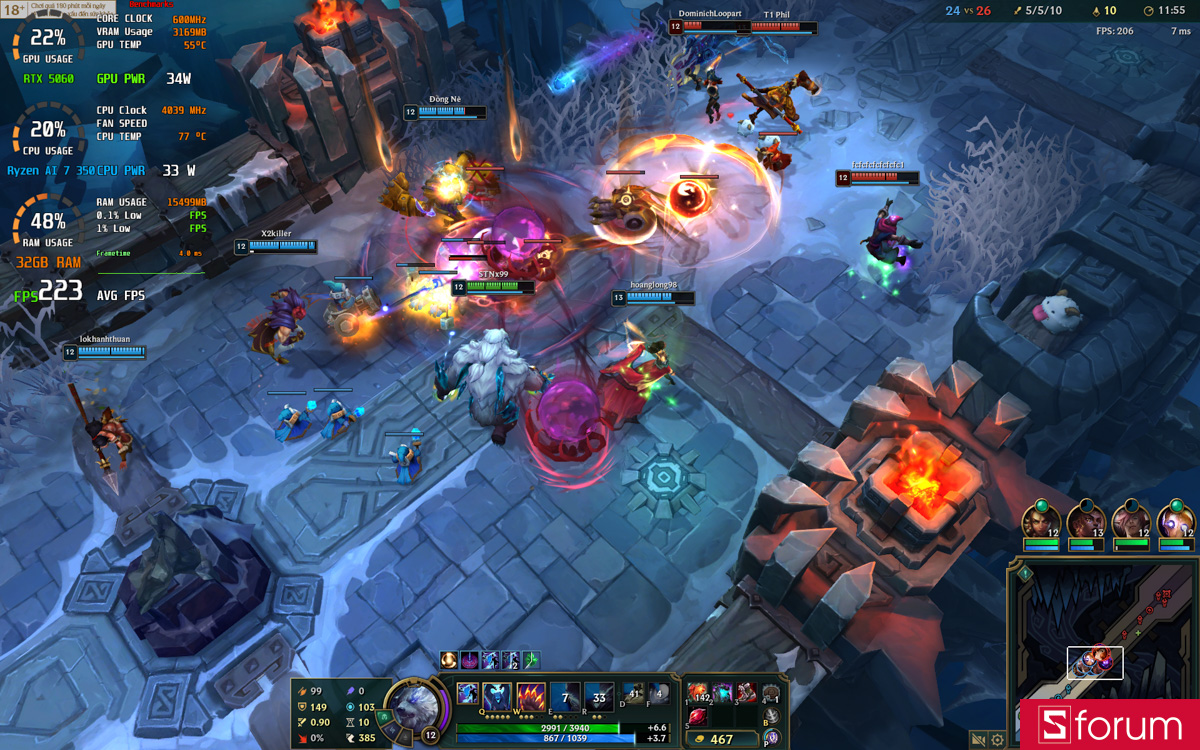Click the passive ability icon beside Q
This screenshot has width=1200, height=750.
(x=467, y=692)
